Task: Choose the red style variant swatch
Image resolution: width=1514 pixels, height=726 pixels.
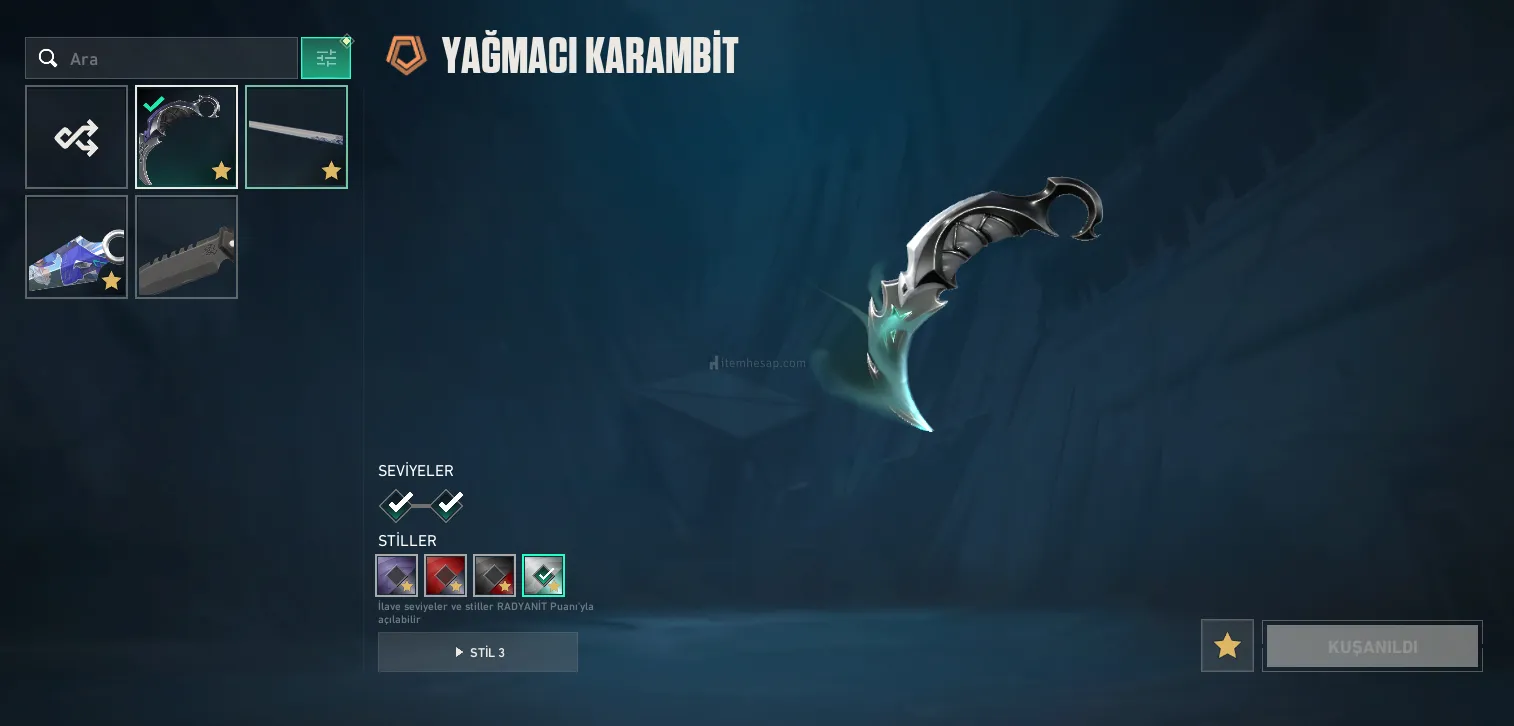Action: point(445,575)
